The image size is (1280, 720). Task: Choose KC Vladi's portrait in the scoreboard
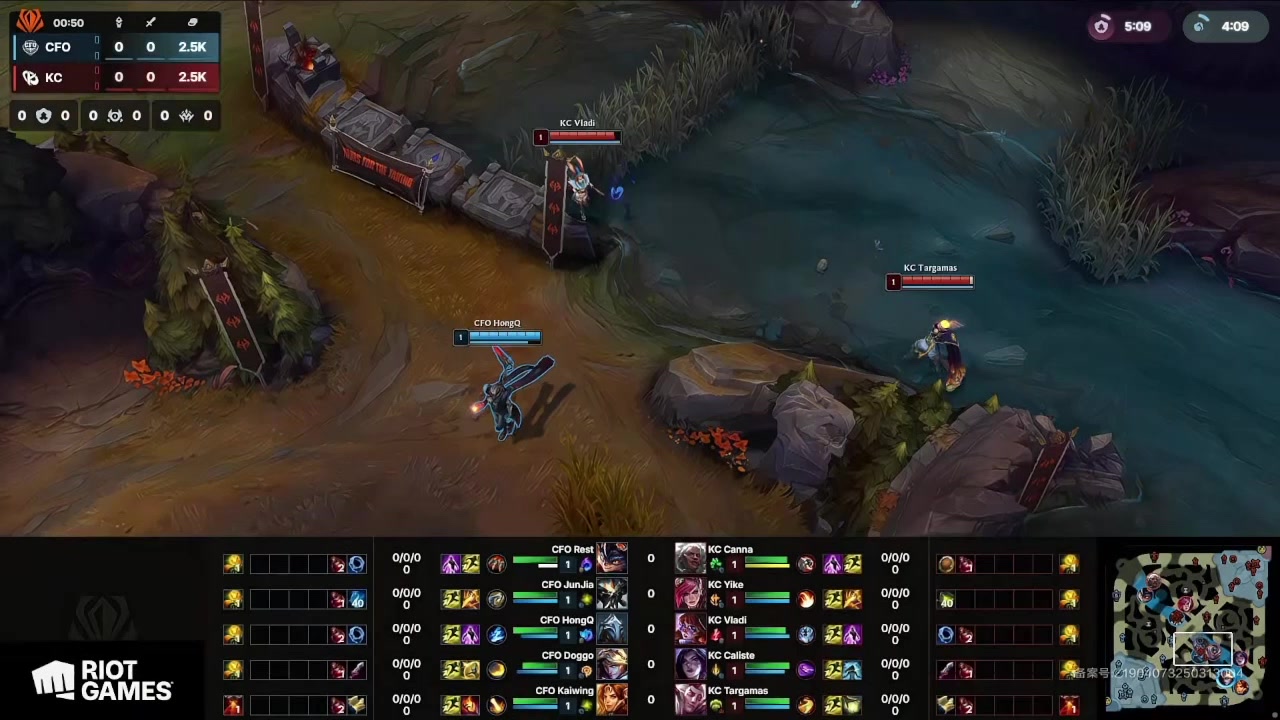(690, 629)
